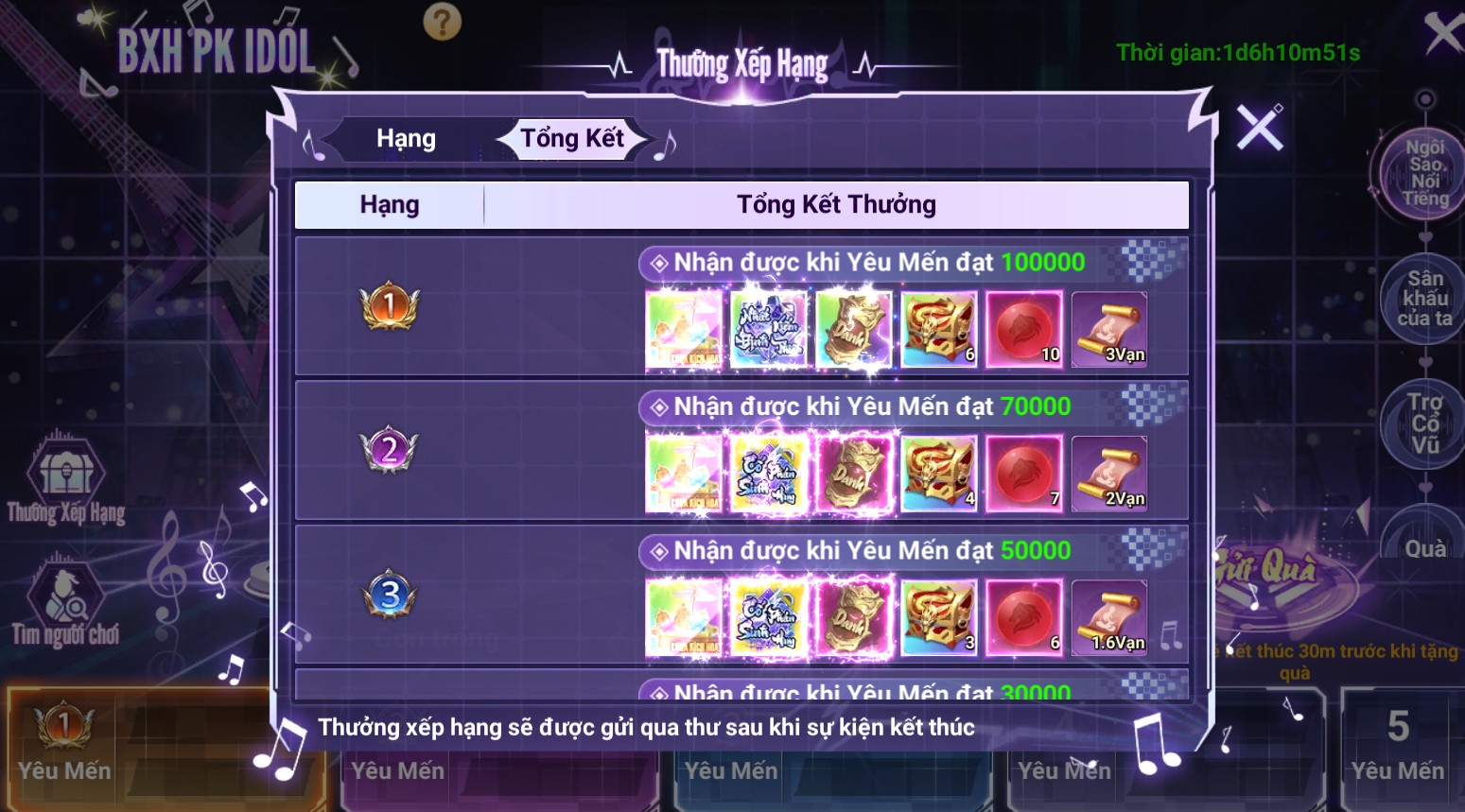
Task: Close the Thưởng Xếp Hạng popup
Action: click(x=1260, y=127)
